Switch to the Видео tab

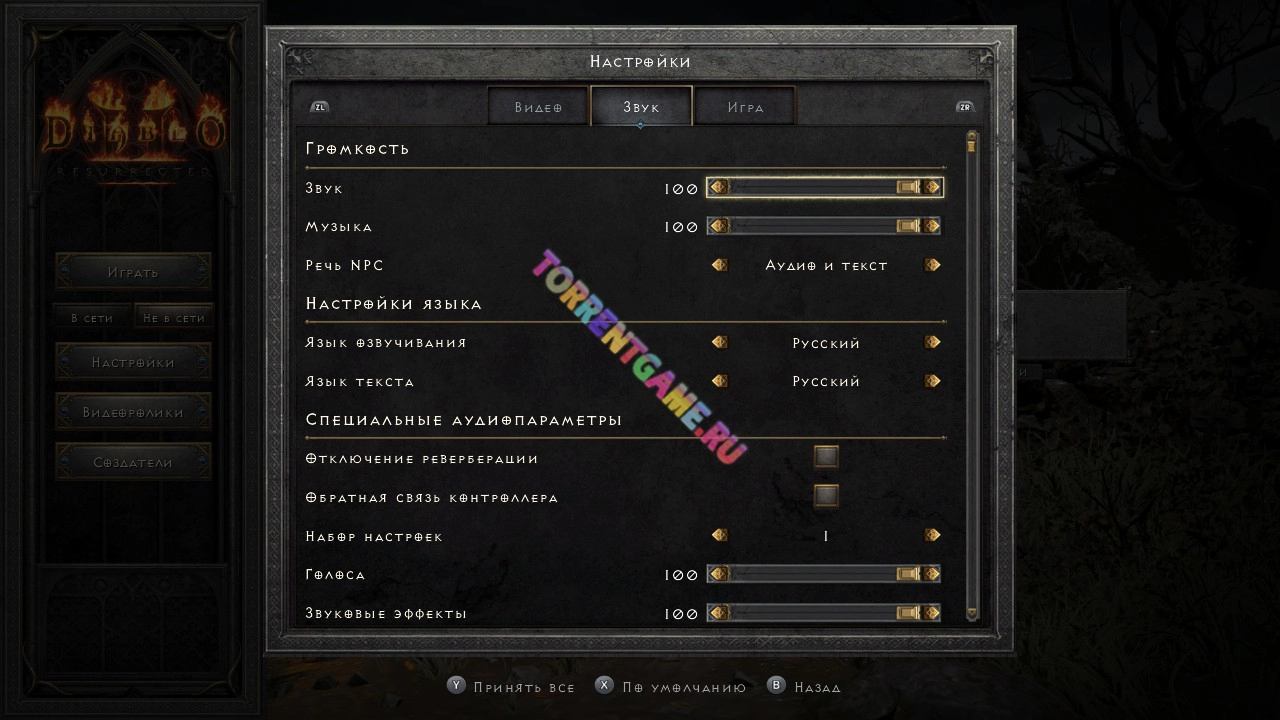[538, 107]
